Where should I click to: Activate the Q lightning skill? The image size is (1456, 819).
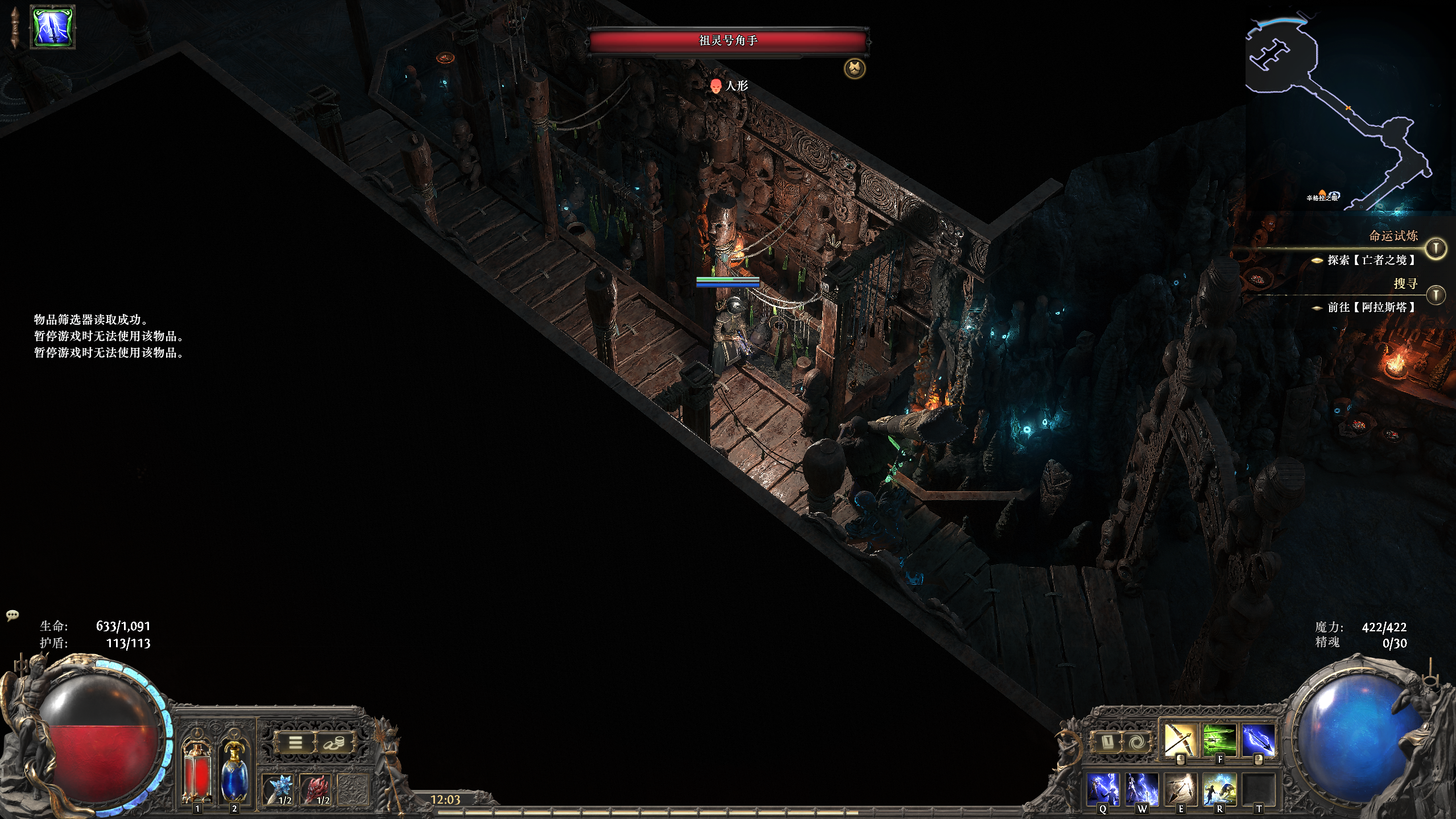[x=1103, y=789]
